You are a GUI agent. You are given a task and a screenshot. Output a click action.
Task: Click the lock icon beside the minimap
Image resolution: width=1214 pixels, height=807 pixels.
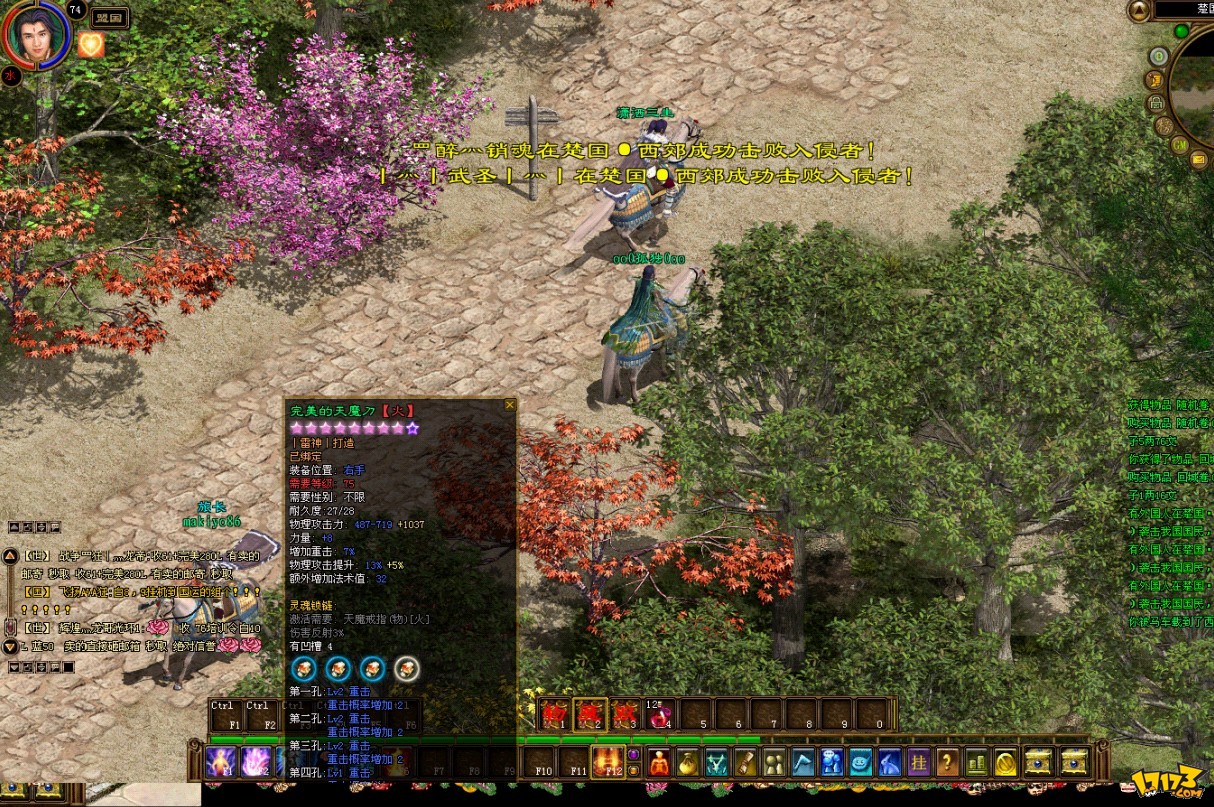(1155, 103)
